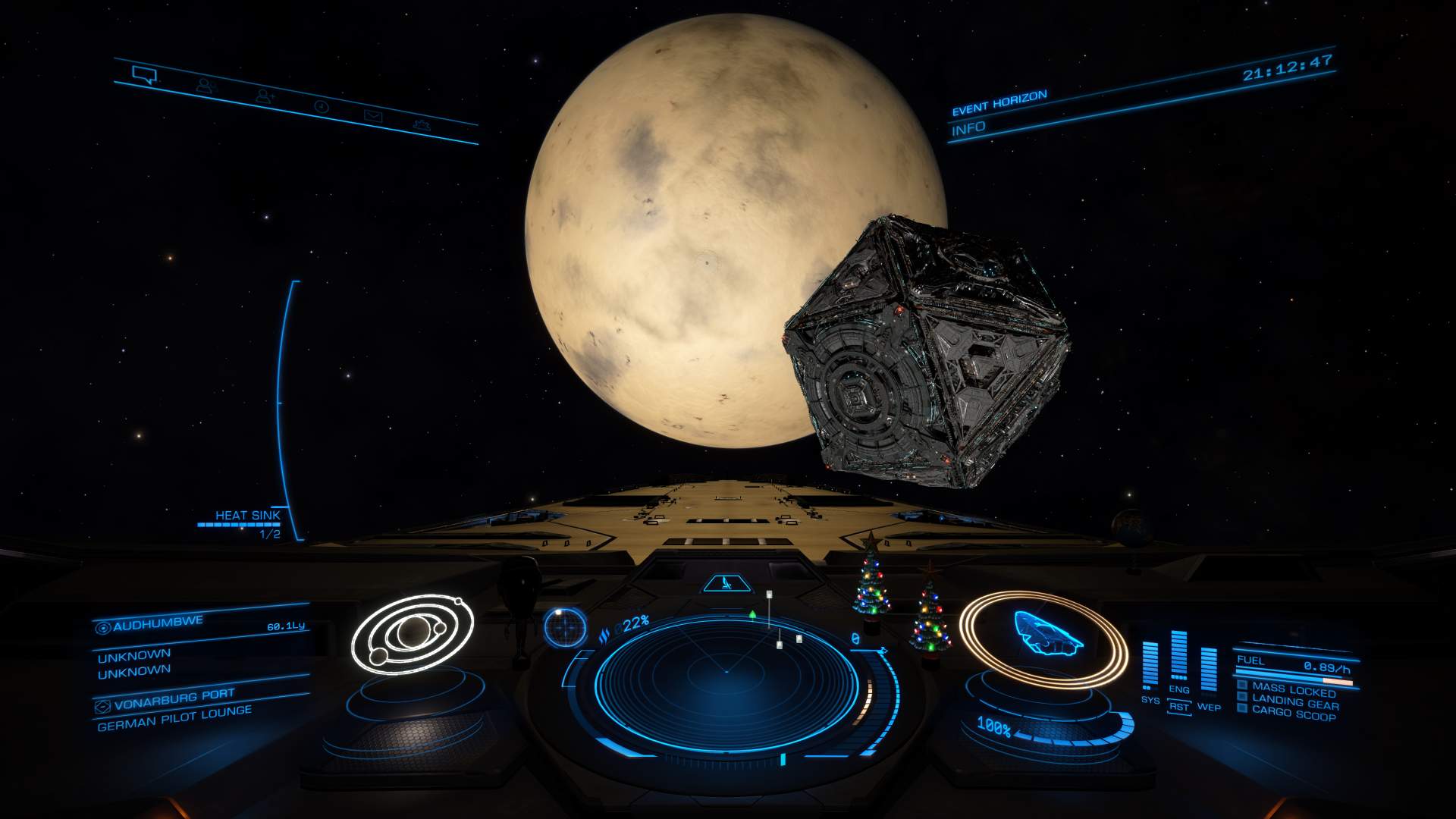Select the Audhumbwe destination entry

159,624
